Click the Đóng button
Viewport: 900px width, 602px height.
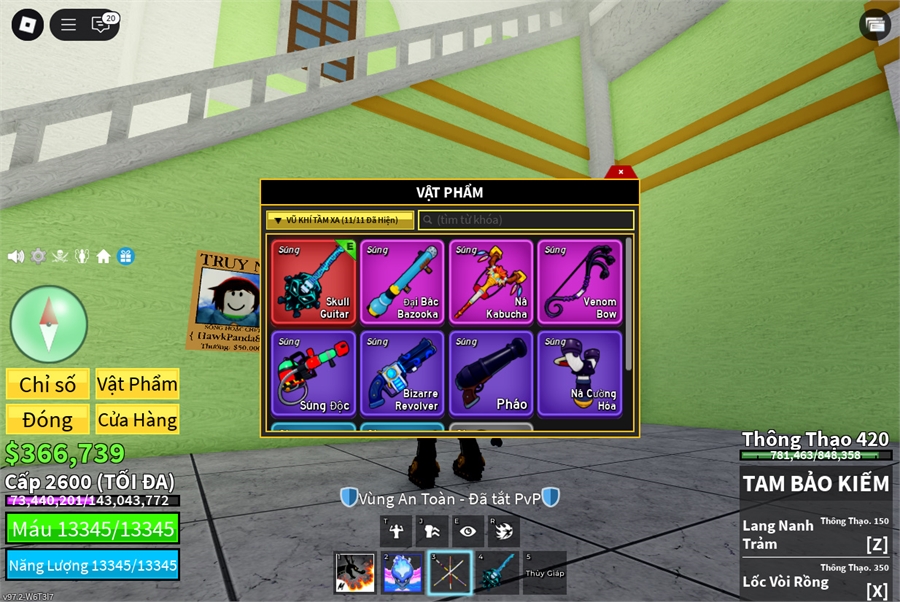pyautogui.click(x=48, y=419)
